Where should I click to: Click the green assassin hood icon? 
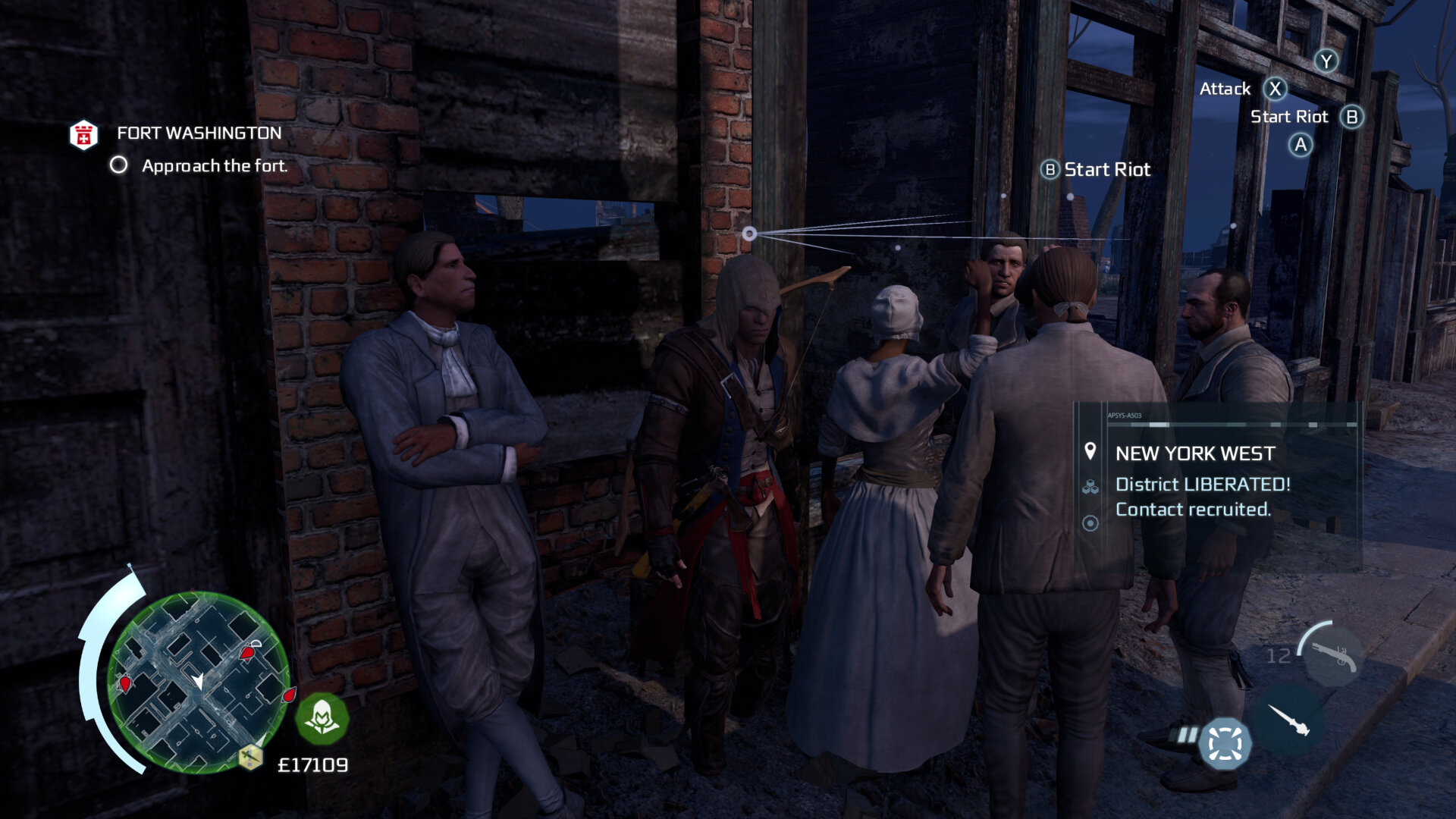(322, 717)
